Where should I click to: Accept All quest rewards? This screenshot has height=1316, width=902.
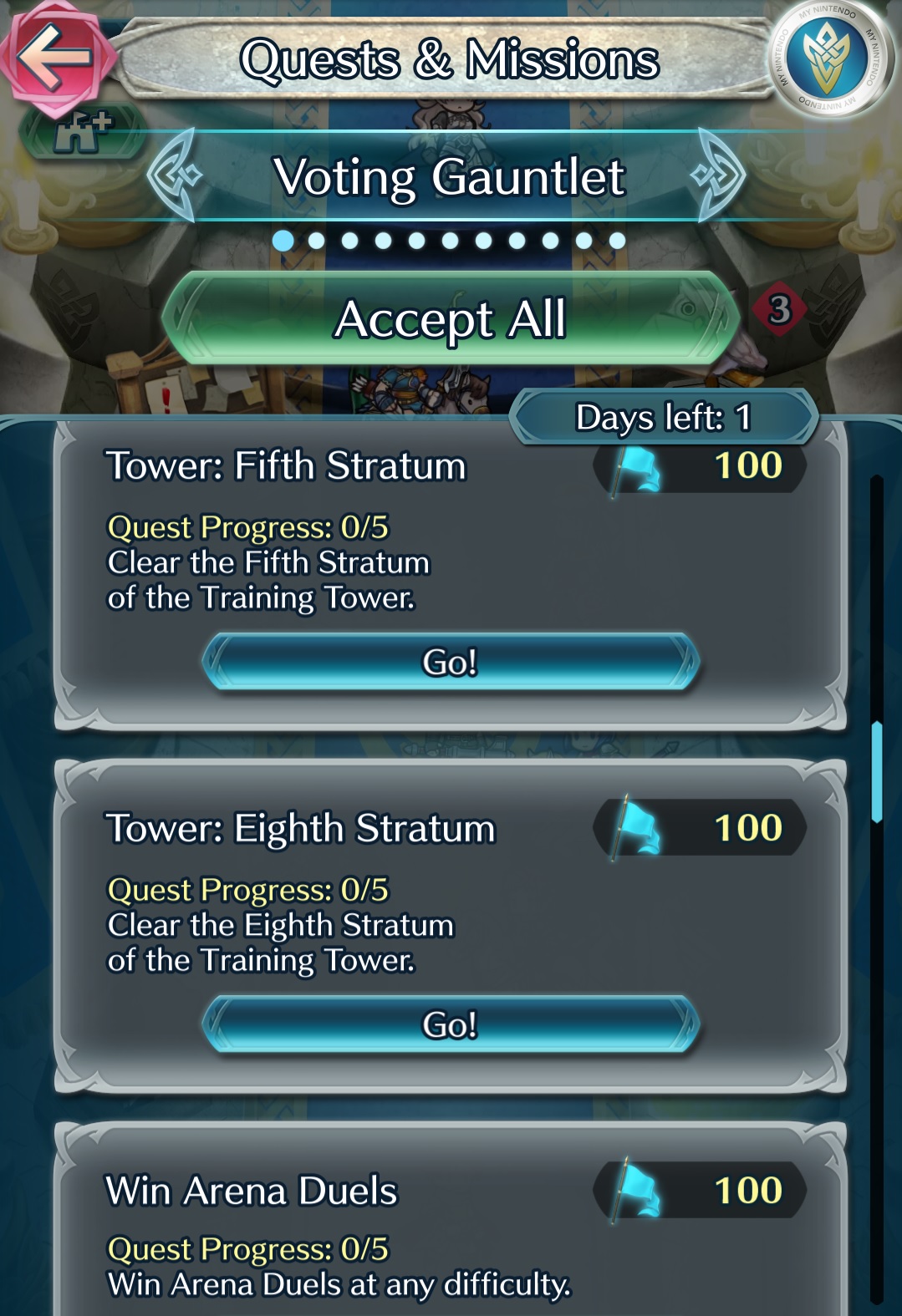[x=451, y=318]
